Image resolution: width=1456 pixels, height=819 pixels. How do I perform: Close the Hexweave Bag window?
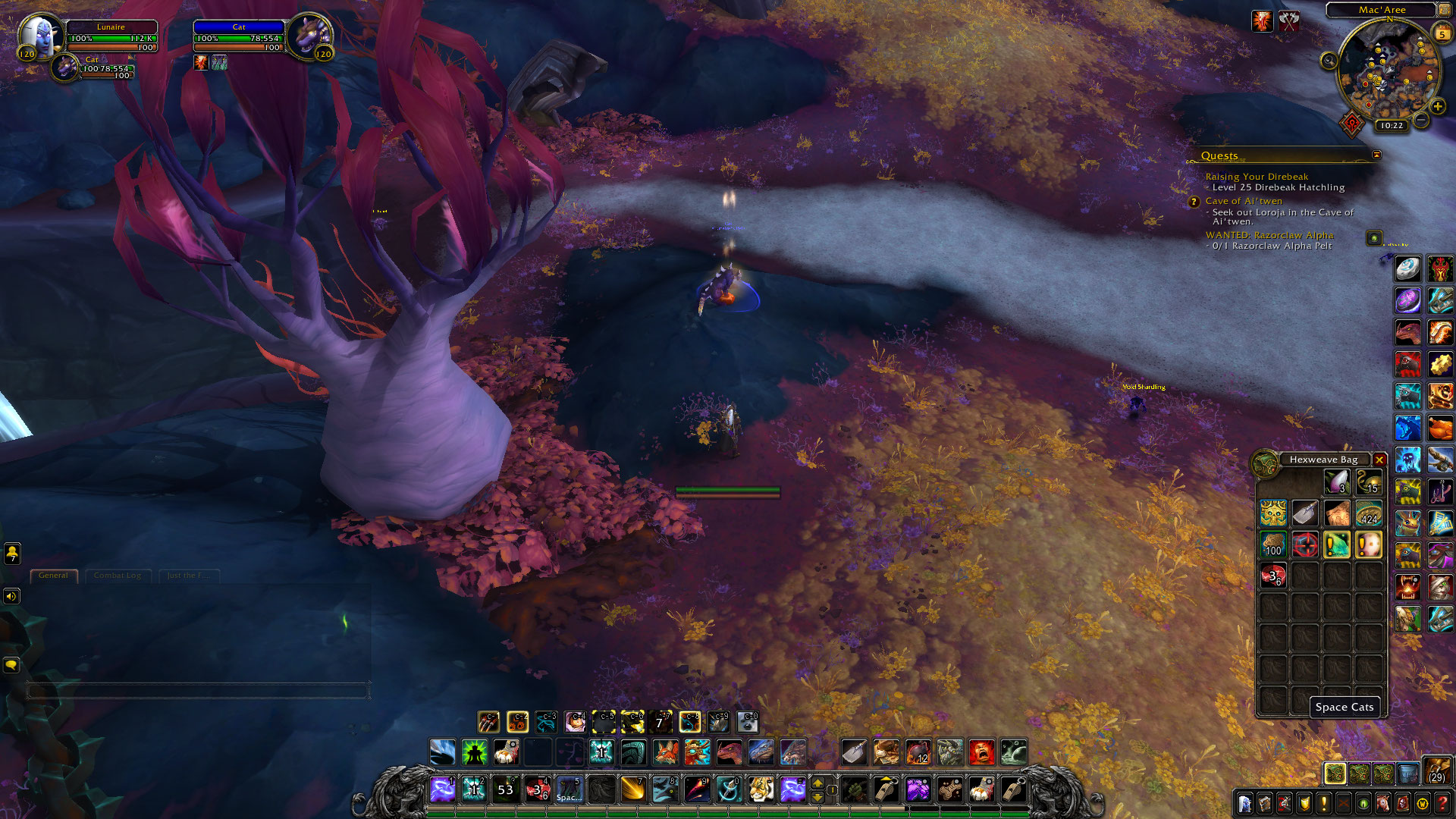point(1379,460)
